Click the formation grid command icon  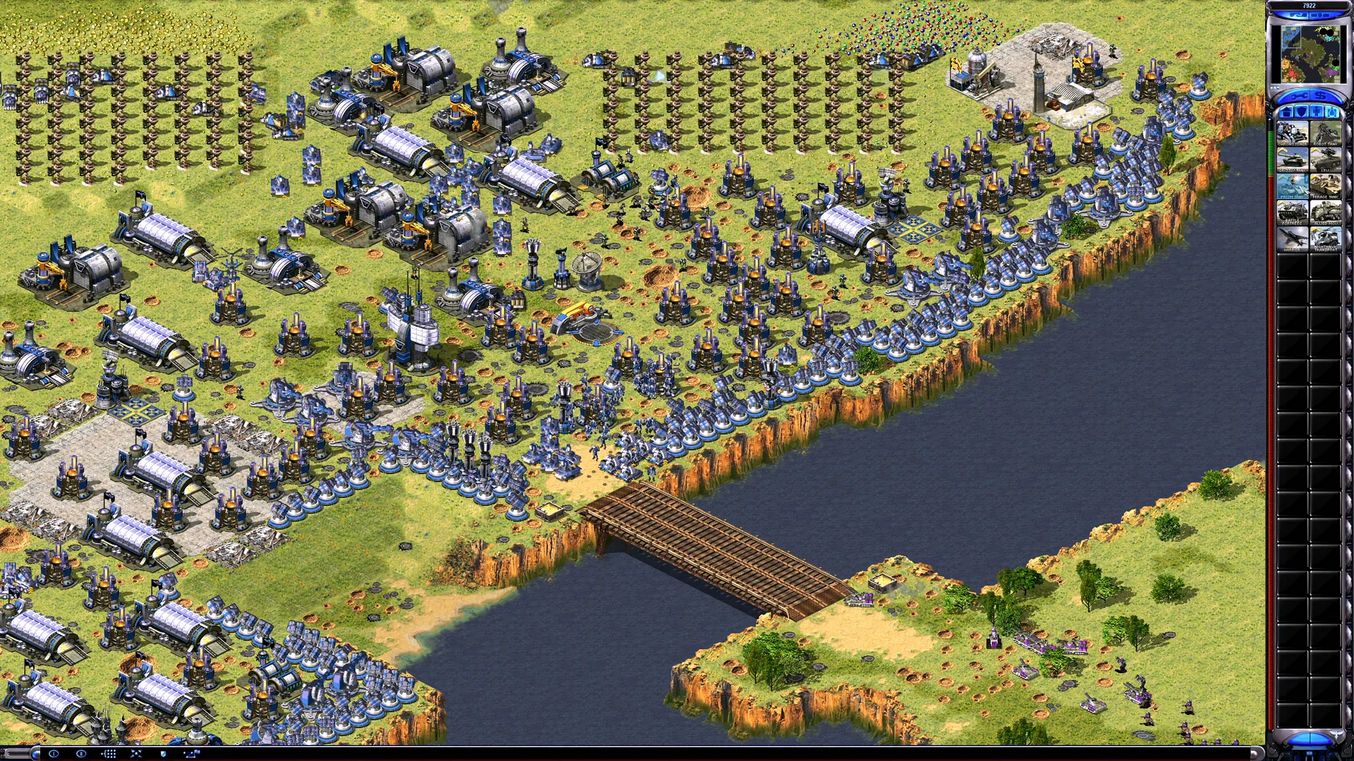(x=109, y=753)
